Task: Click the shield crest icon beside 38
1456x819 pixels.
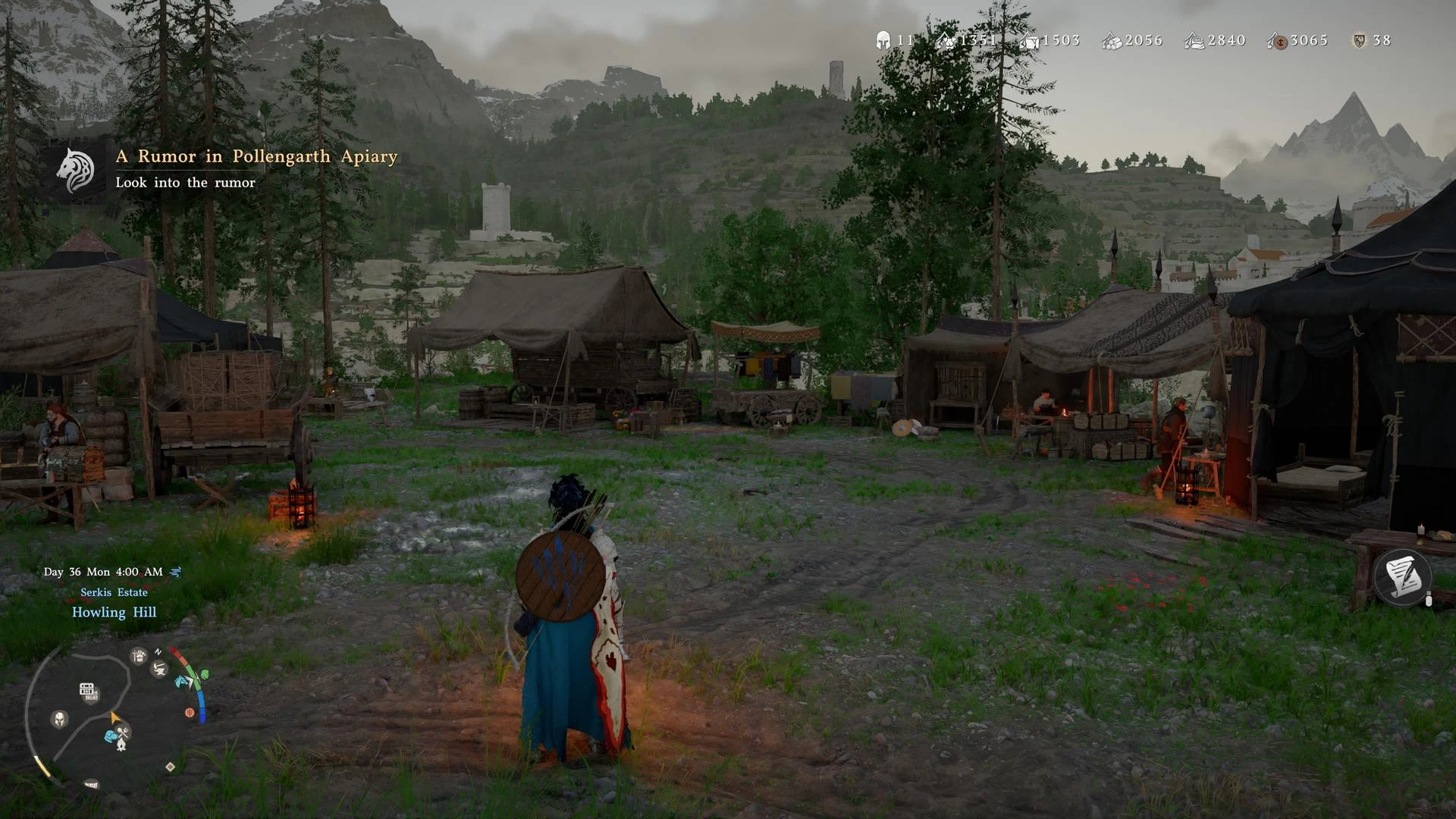Action: (1359, 40)
